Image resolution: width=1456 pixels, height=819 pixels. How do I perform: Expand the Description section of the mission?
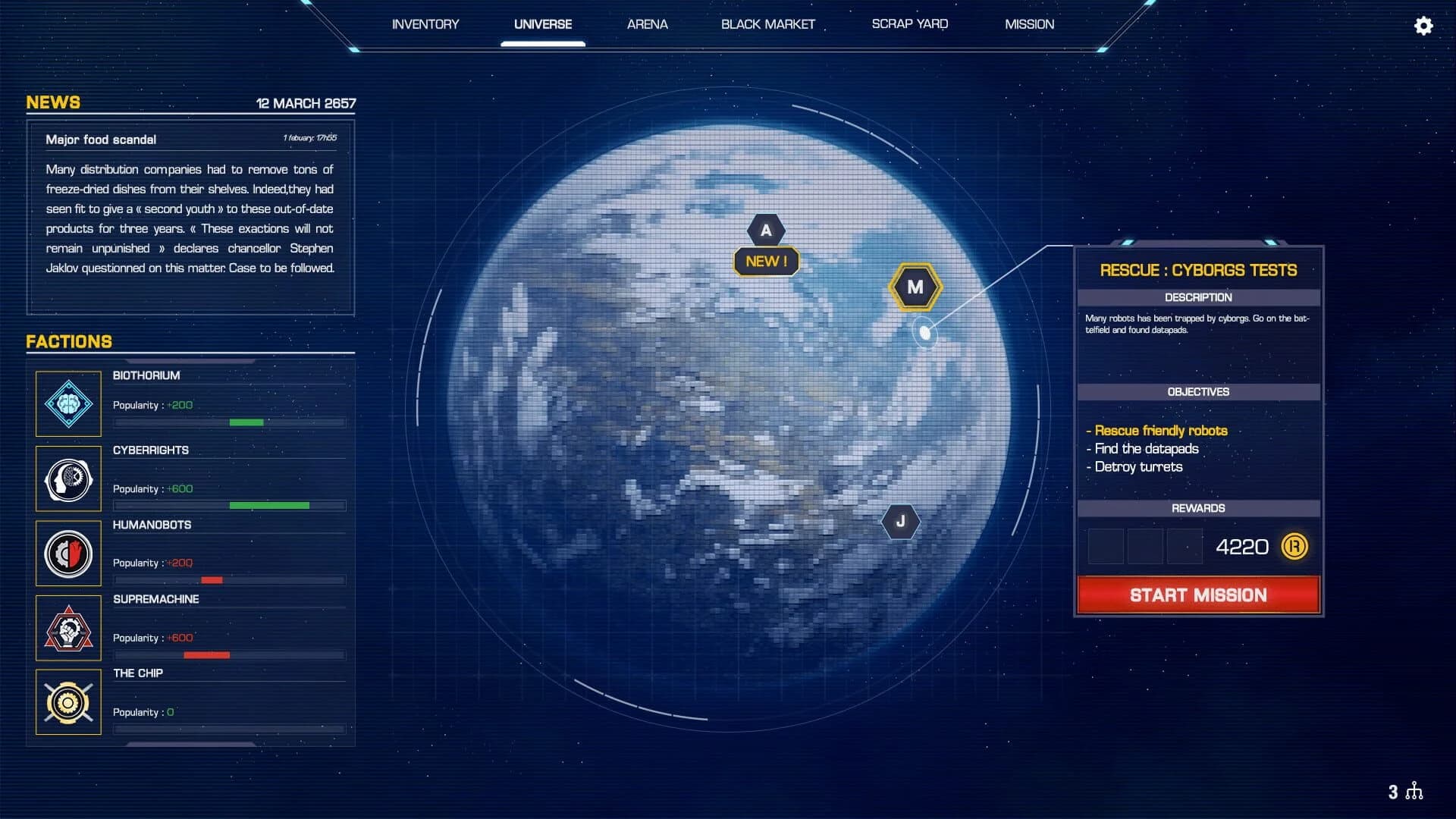pos(1198,297)
